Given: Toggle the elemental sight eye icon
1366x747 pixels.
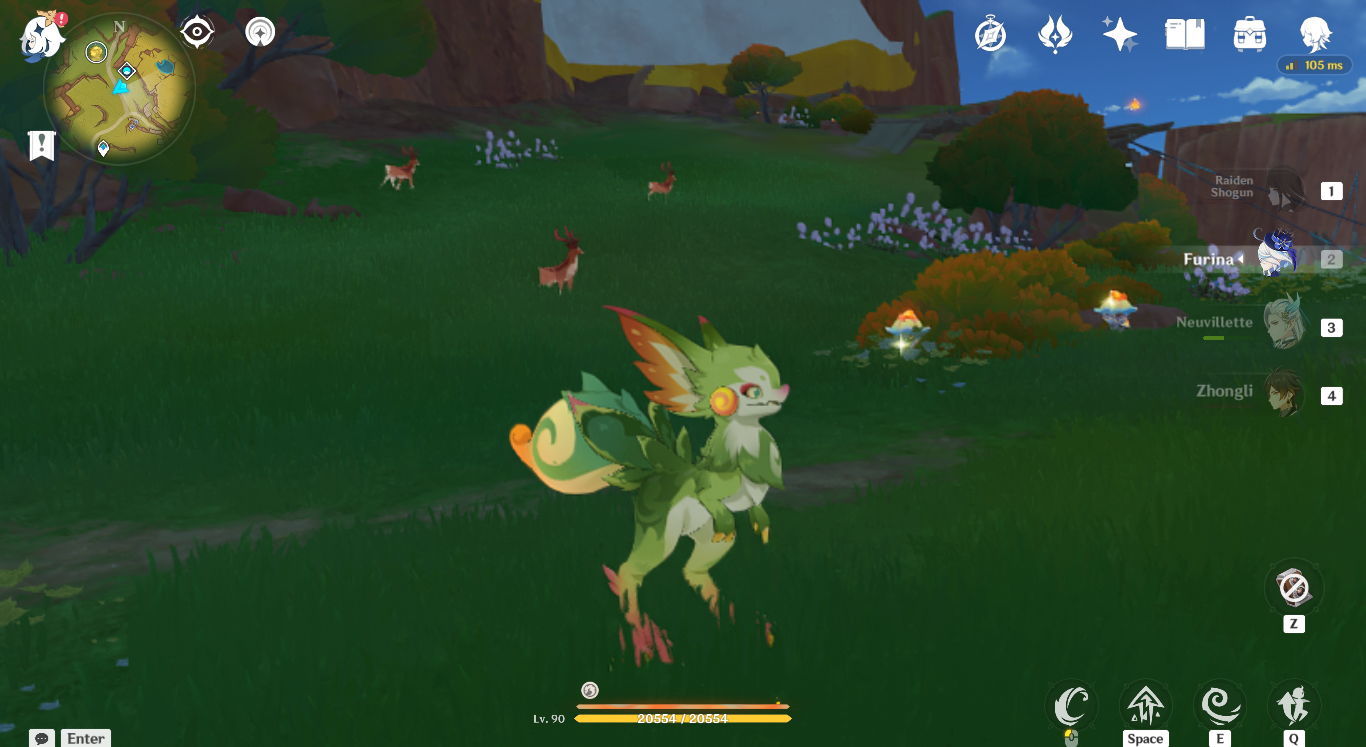Looking at the screenshot, I should pyautogui.click(x=197, y=32).
